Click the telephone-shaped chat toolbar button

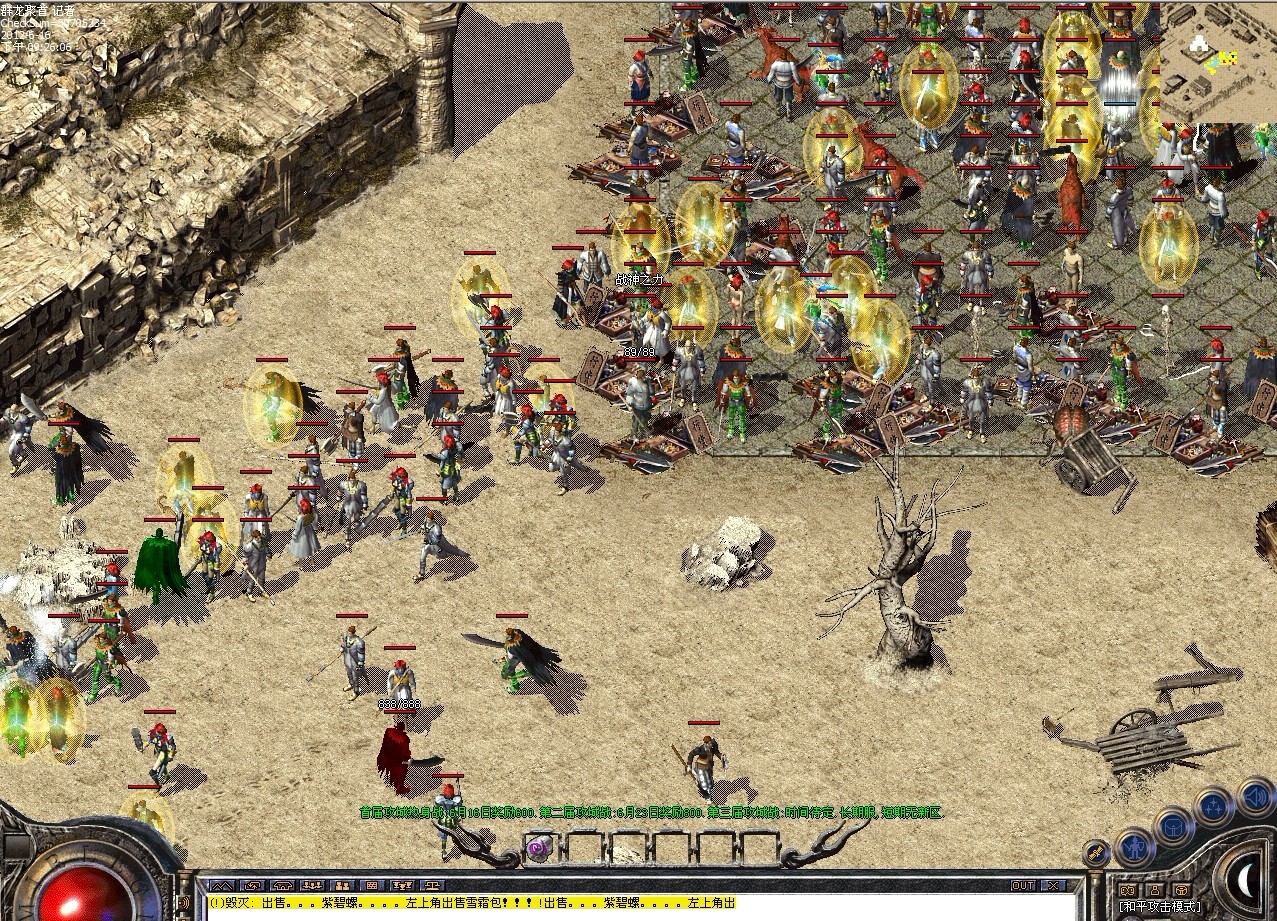pyautogui.click(x=283, y=886)
